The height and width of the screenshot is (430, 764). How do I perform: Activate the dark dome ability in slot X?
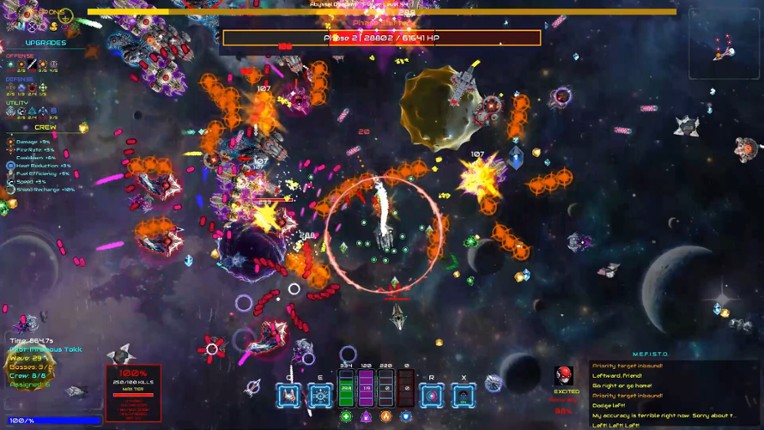(x=463, y=395)
